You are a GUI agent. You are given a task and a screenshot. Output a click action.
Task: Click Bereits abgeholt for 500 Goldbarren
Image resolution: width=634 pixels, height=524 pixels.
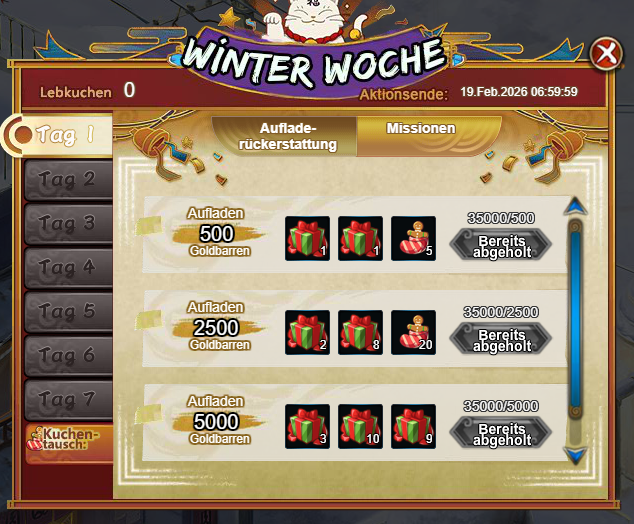pos(502,245)
